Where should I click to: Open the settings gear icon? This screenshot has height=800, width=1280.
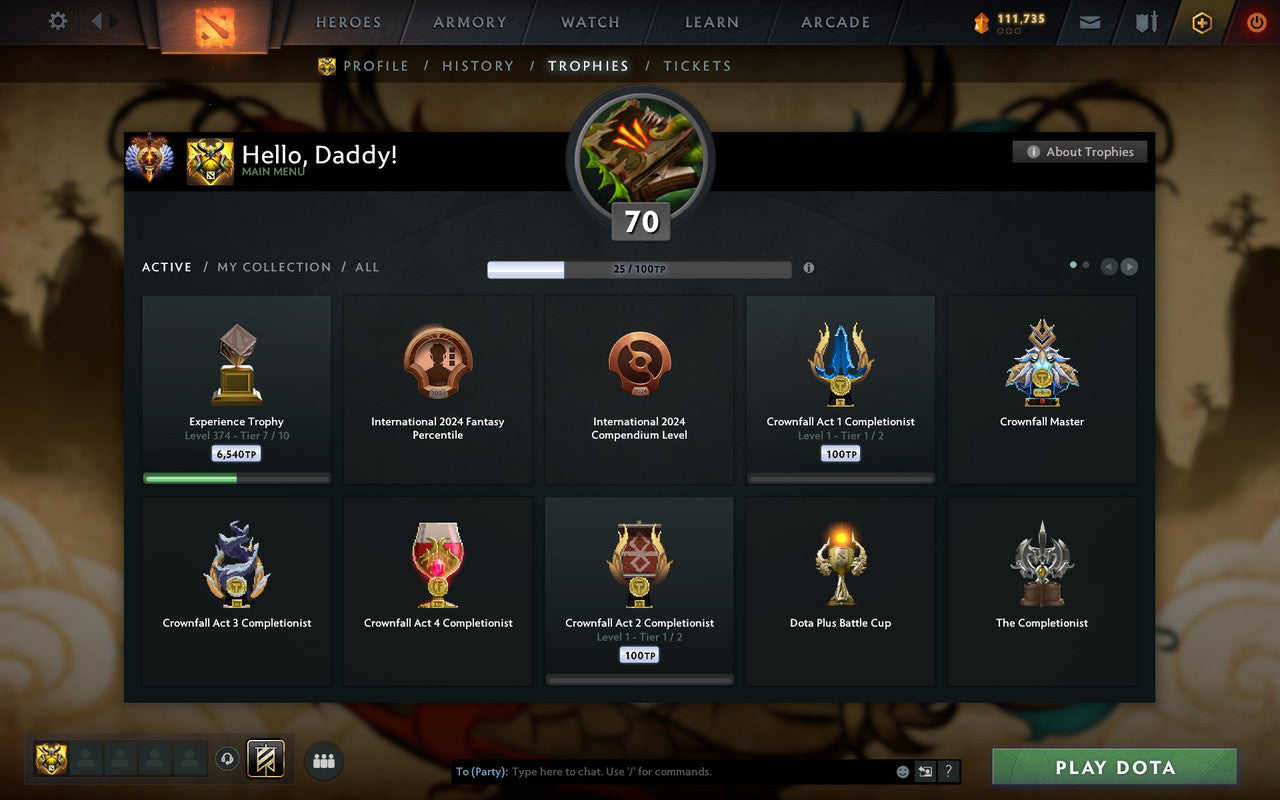point(57,21)
